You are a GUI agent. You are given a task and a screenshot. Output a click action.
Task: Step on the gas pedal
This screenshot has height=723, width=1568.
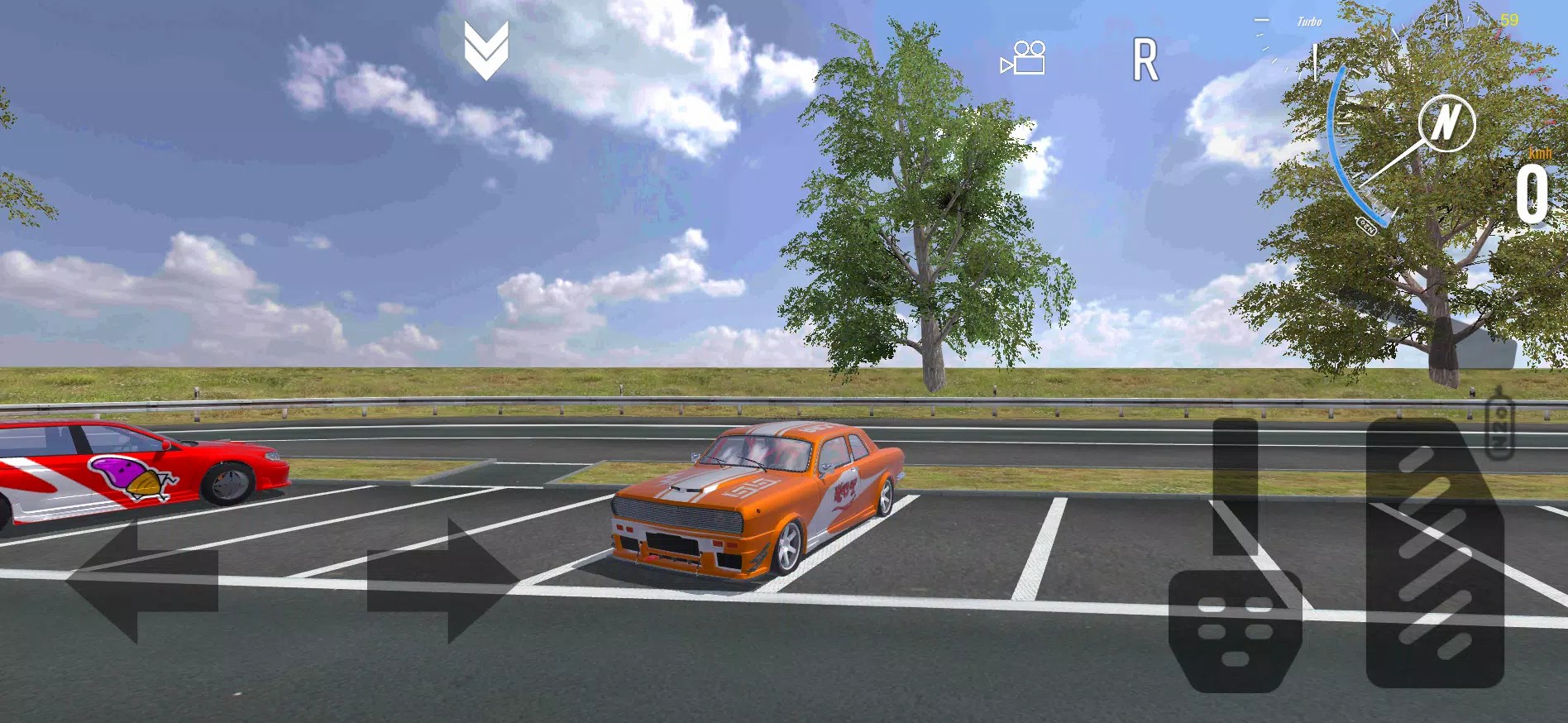tap(1435, 554)
